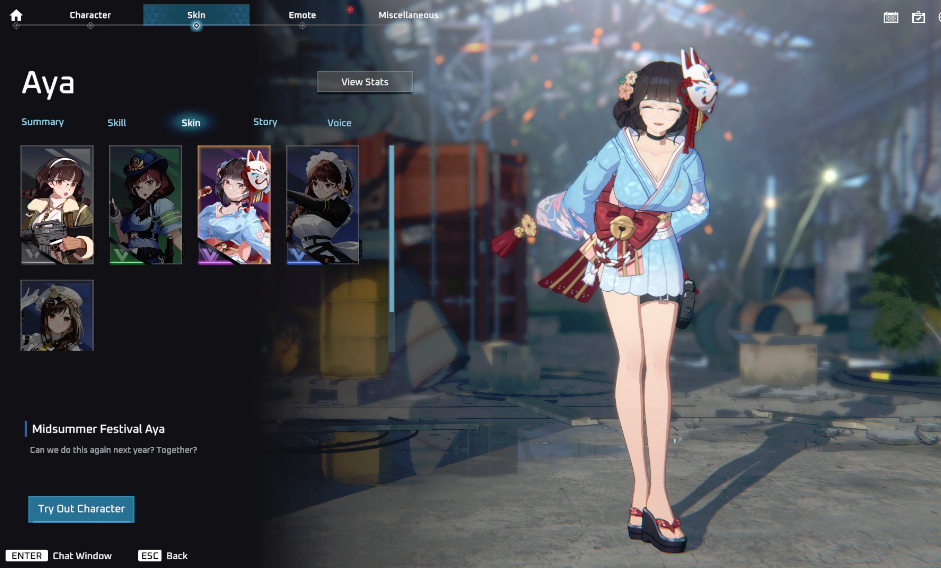Open the clipboard checkmark missions icon
The width and height of the screenshot is (941, 568).
[x=918, y=17]
